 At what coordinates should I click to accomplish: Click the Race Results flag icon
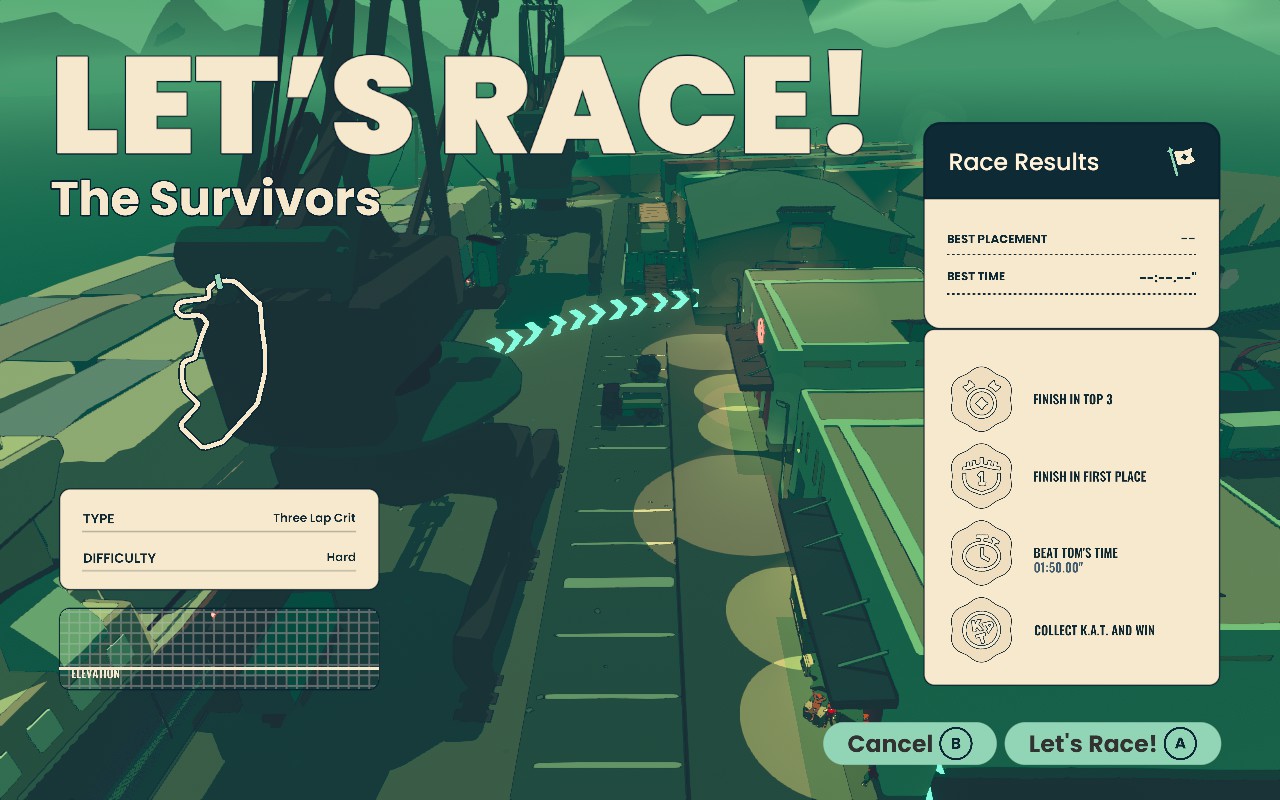click(1181, 161)
